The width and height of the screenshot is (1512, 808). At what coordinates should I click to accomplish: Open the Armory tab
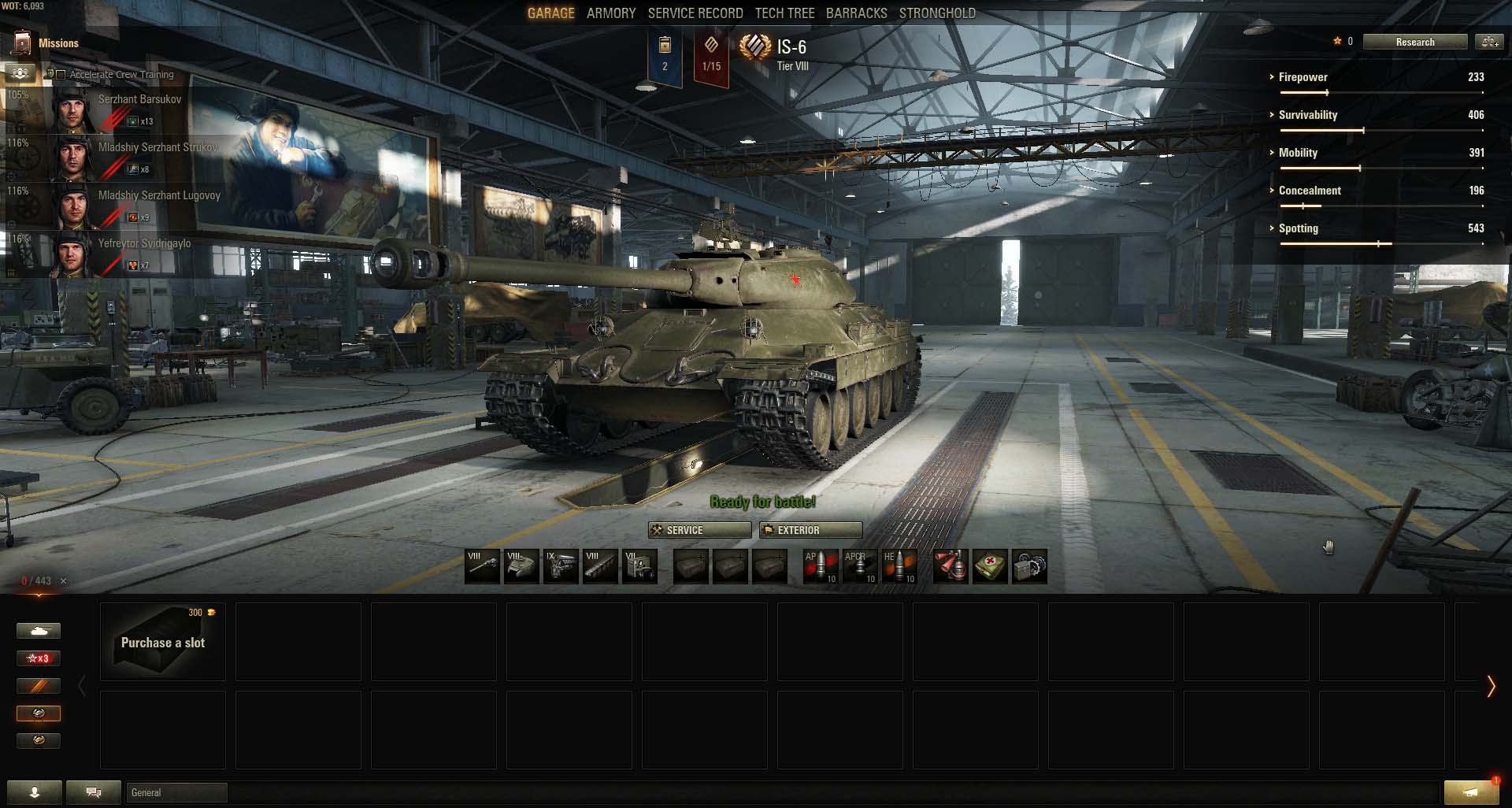pos(610,13)
